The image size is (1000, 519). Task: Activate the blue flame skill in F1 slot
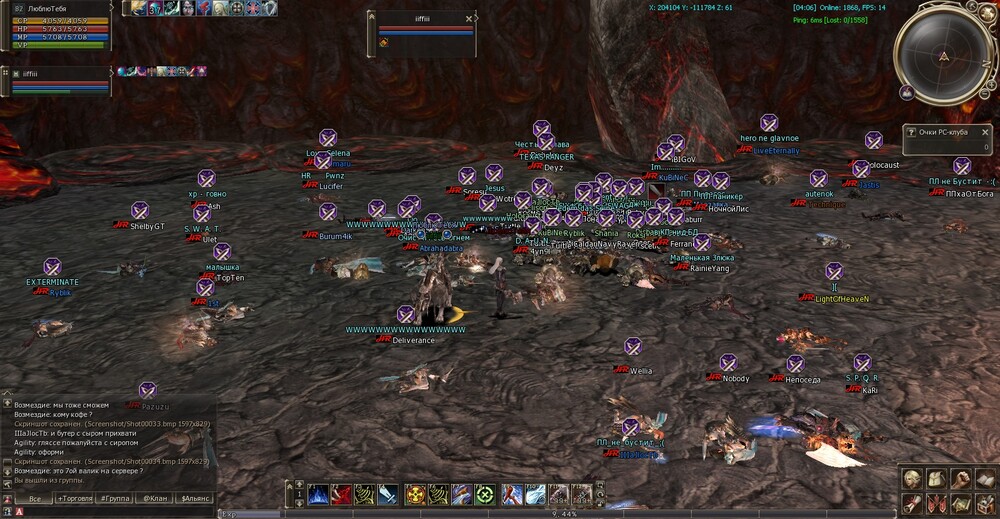tap(318, 494)
